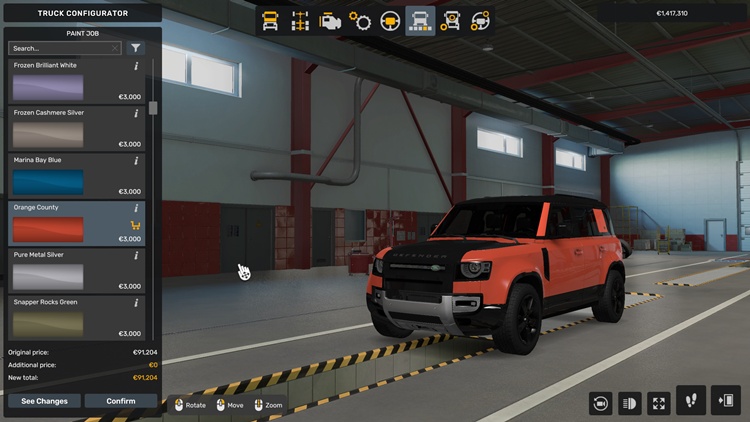750x422 pixels.
Task: Exit the configurator with the door icon
Action: pos(726,401)
